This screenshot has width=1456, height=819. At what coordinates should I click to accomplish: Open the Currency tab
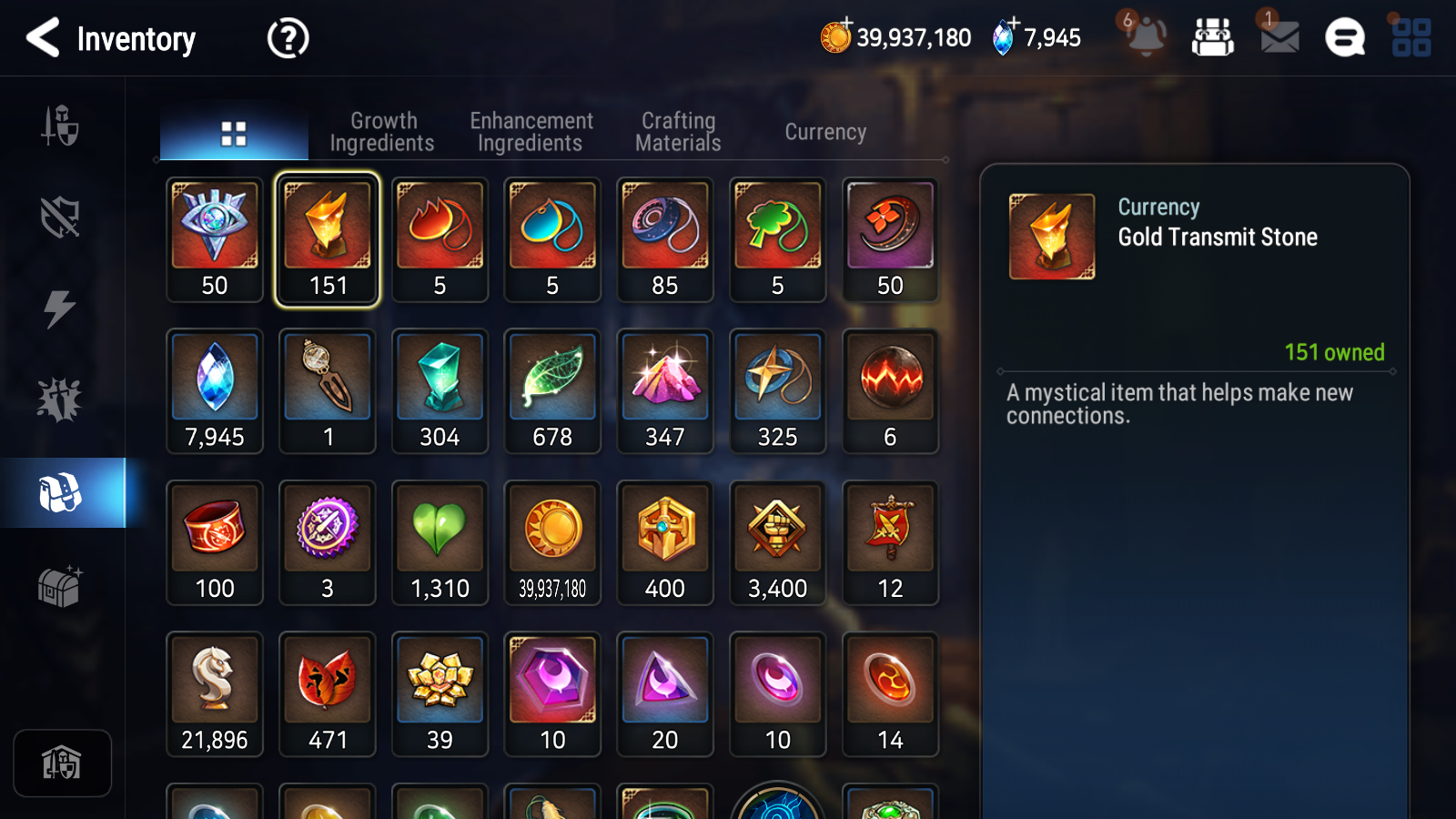[x=824, y=131]
